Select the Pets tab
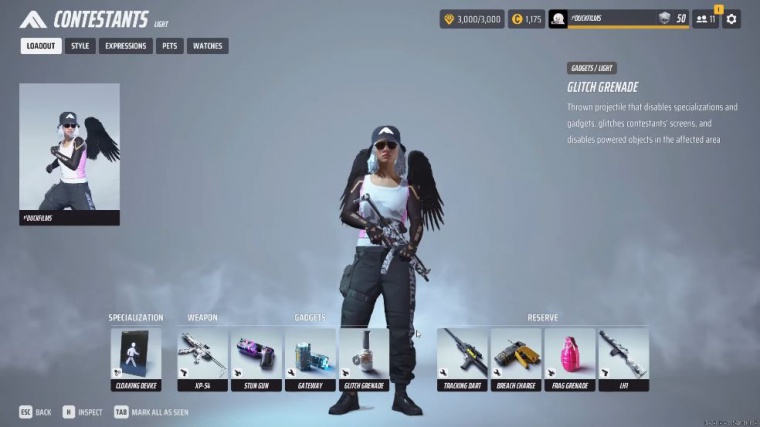 [x=169, y=46]
